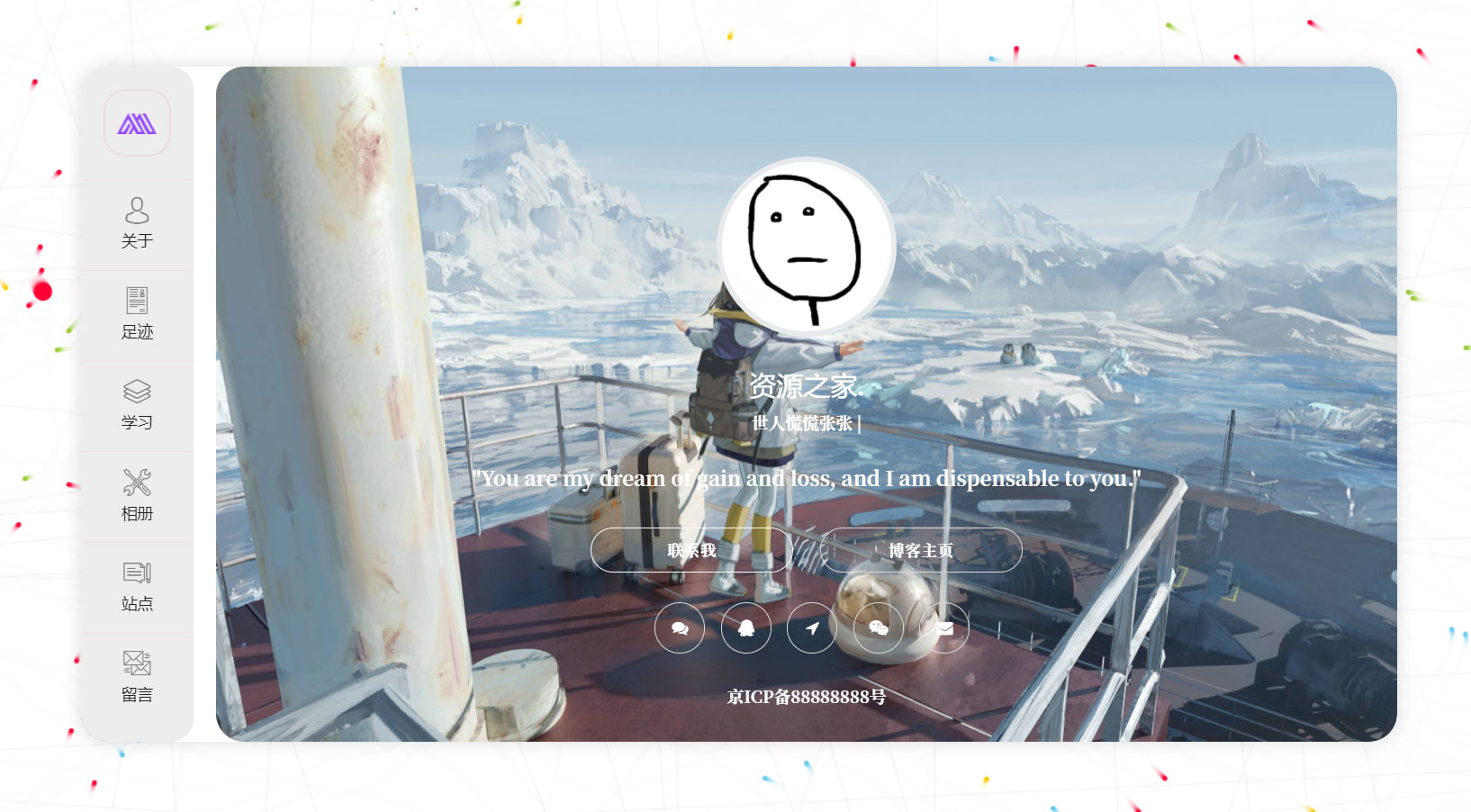Open the WeChat social icon

coord(879,628)
